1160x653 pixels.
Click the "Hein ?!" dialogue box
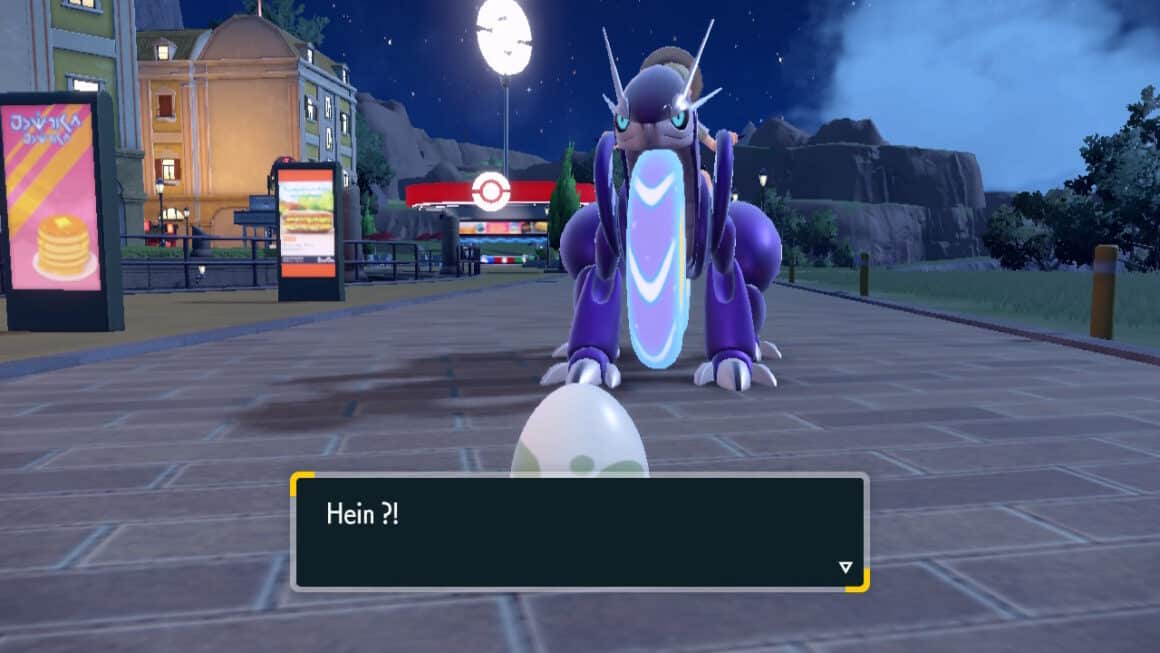579,531
